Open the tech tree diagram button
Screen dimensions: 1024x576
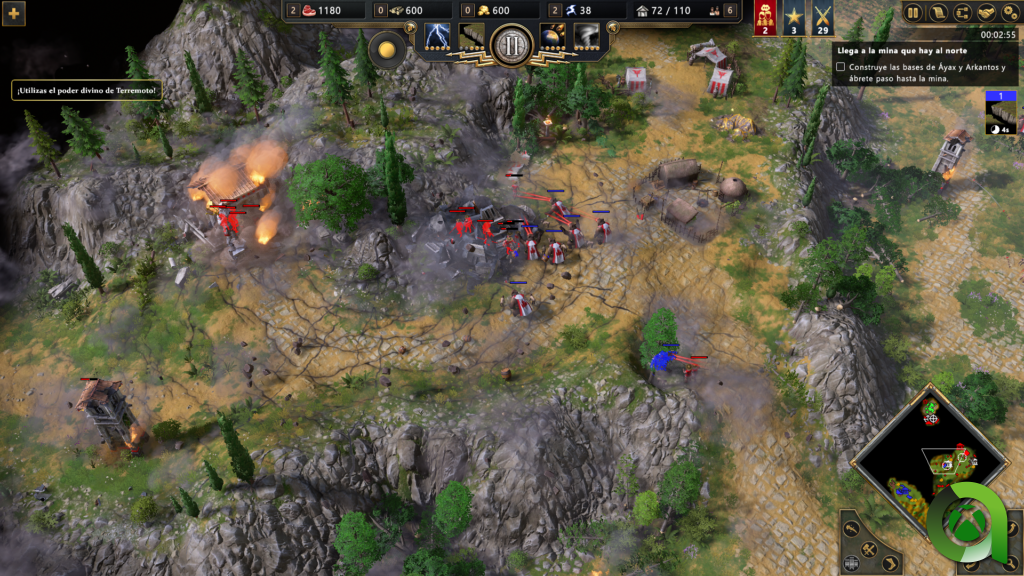click(x=963, y=13)
